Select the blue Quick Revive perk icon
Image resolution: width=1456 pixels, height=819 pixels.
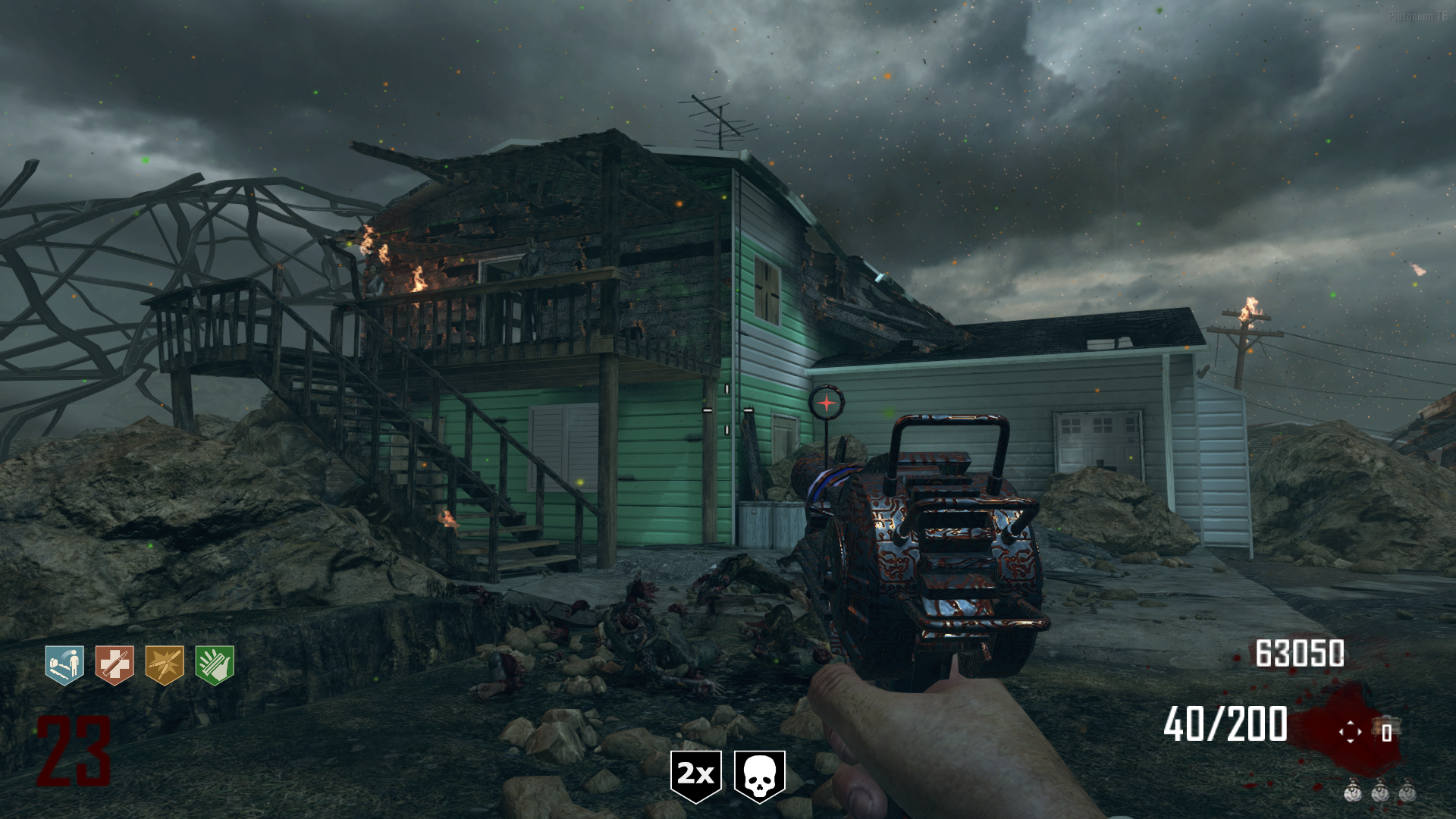coord(64,665)
